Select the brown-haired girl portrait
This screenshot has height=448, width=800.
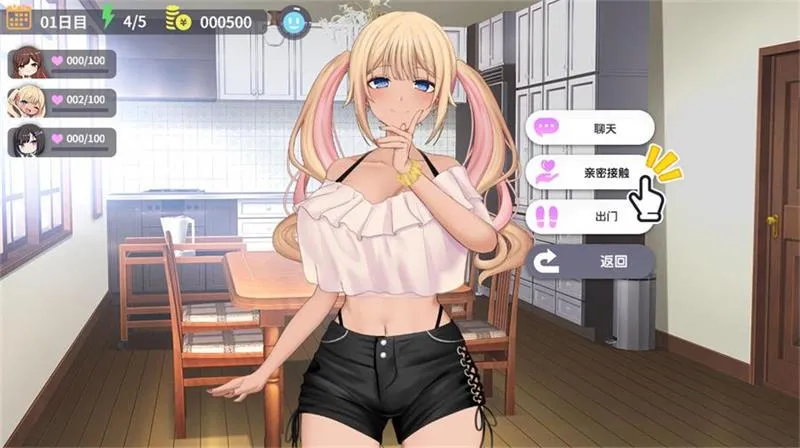point(26,63)
